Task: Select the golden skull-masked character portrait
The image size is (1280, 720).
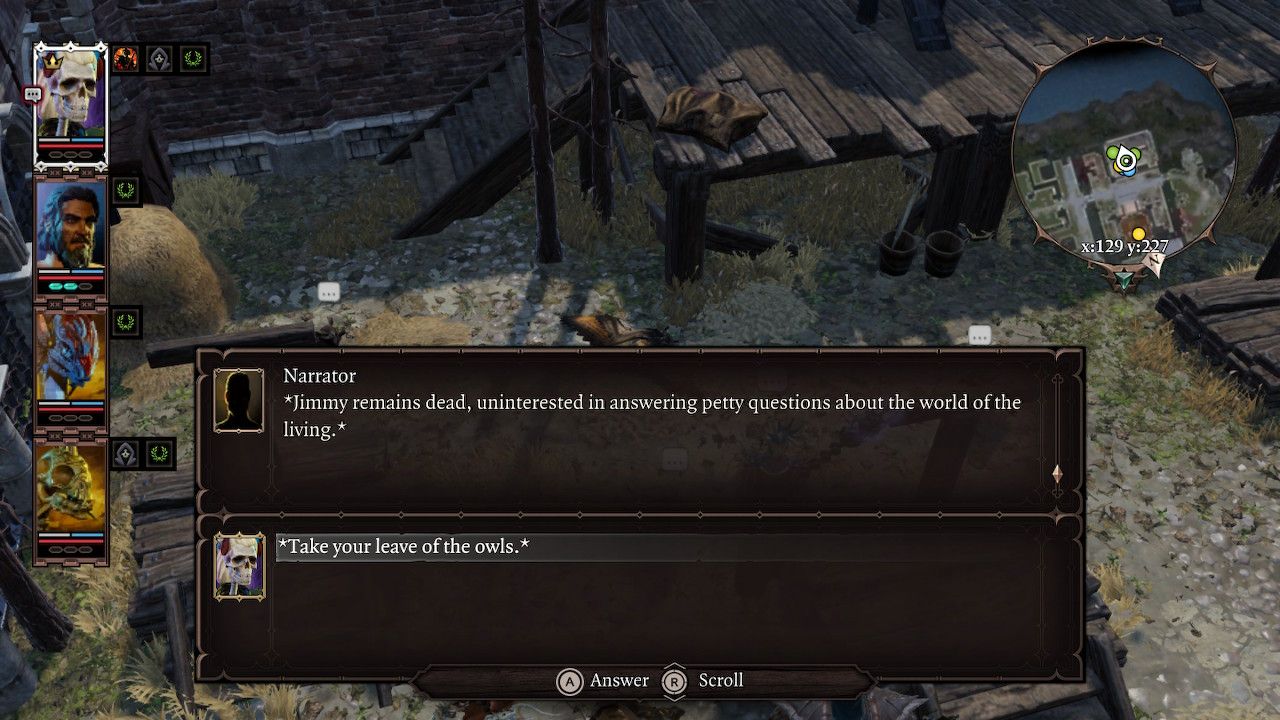Action: pos(70,488)
